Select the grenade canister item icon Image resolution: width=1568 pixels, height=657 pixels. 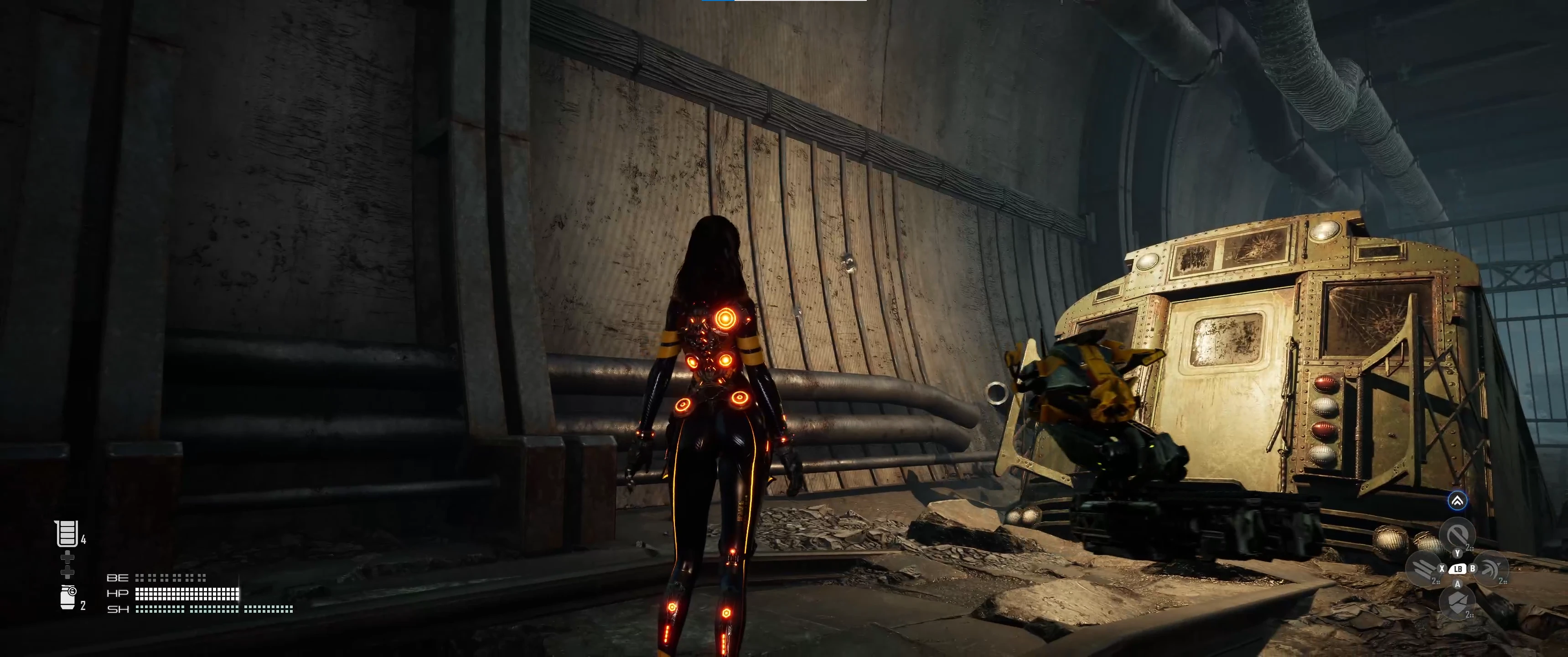68,597
